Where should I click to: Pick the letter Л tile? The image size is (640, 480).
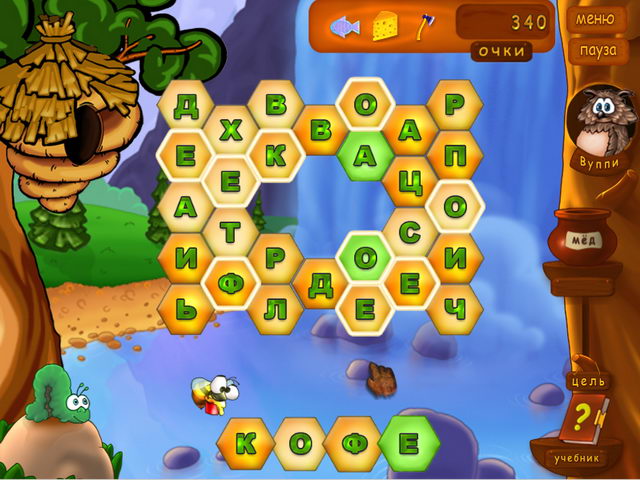click(275, 309)
